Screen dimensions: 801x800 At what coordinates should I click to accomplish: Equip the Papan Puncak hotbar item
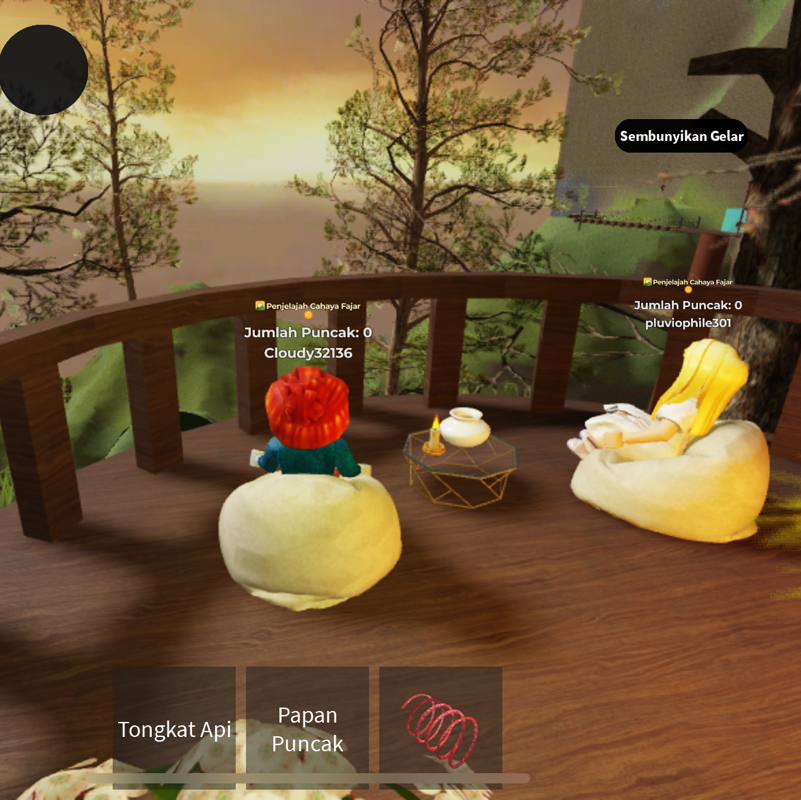[x=307, y=728]
